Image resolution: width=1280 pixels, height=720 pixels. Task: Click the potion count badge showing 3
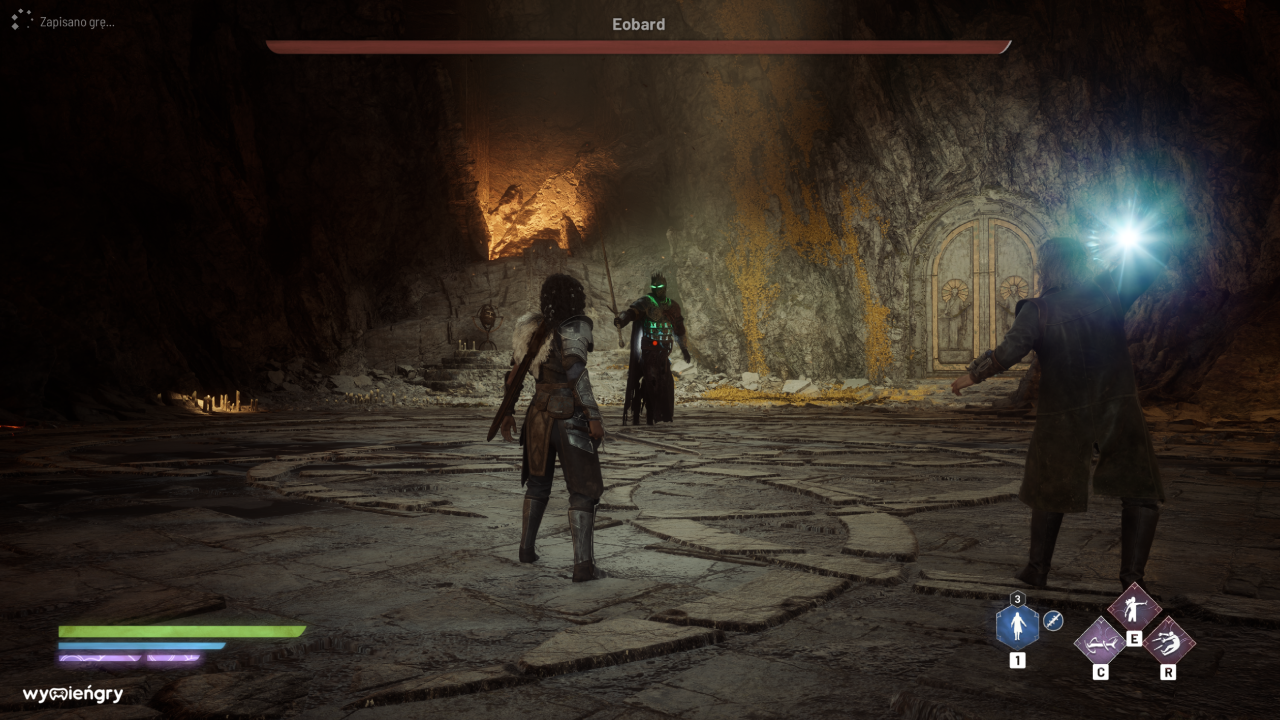(1017, 600)
